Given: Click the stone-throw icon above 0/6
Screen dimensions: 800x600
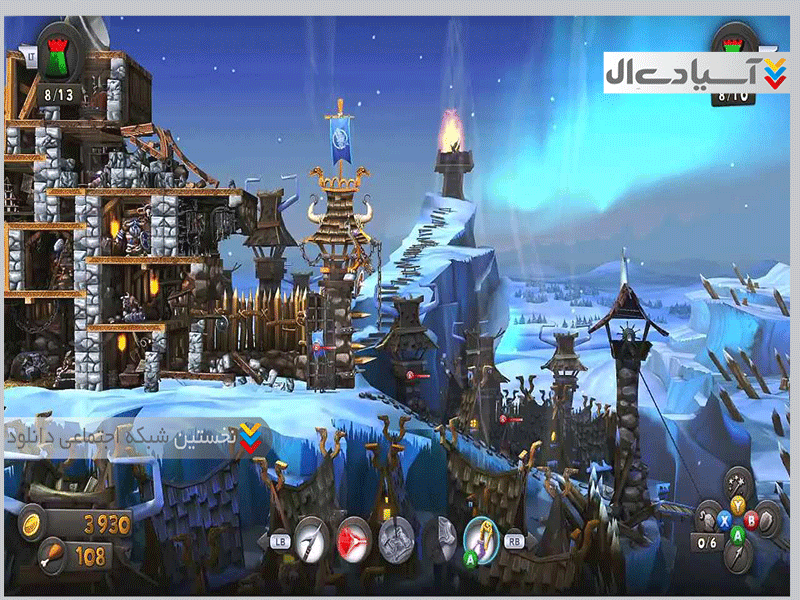Looking at the screenshot, I should click(709, 519).
